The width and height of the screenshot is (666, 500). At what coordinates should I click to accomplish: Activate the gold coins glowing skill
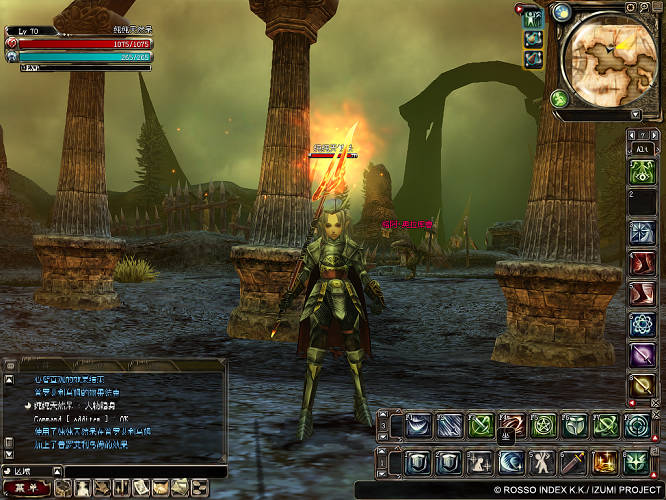(605, 462)
